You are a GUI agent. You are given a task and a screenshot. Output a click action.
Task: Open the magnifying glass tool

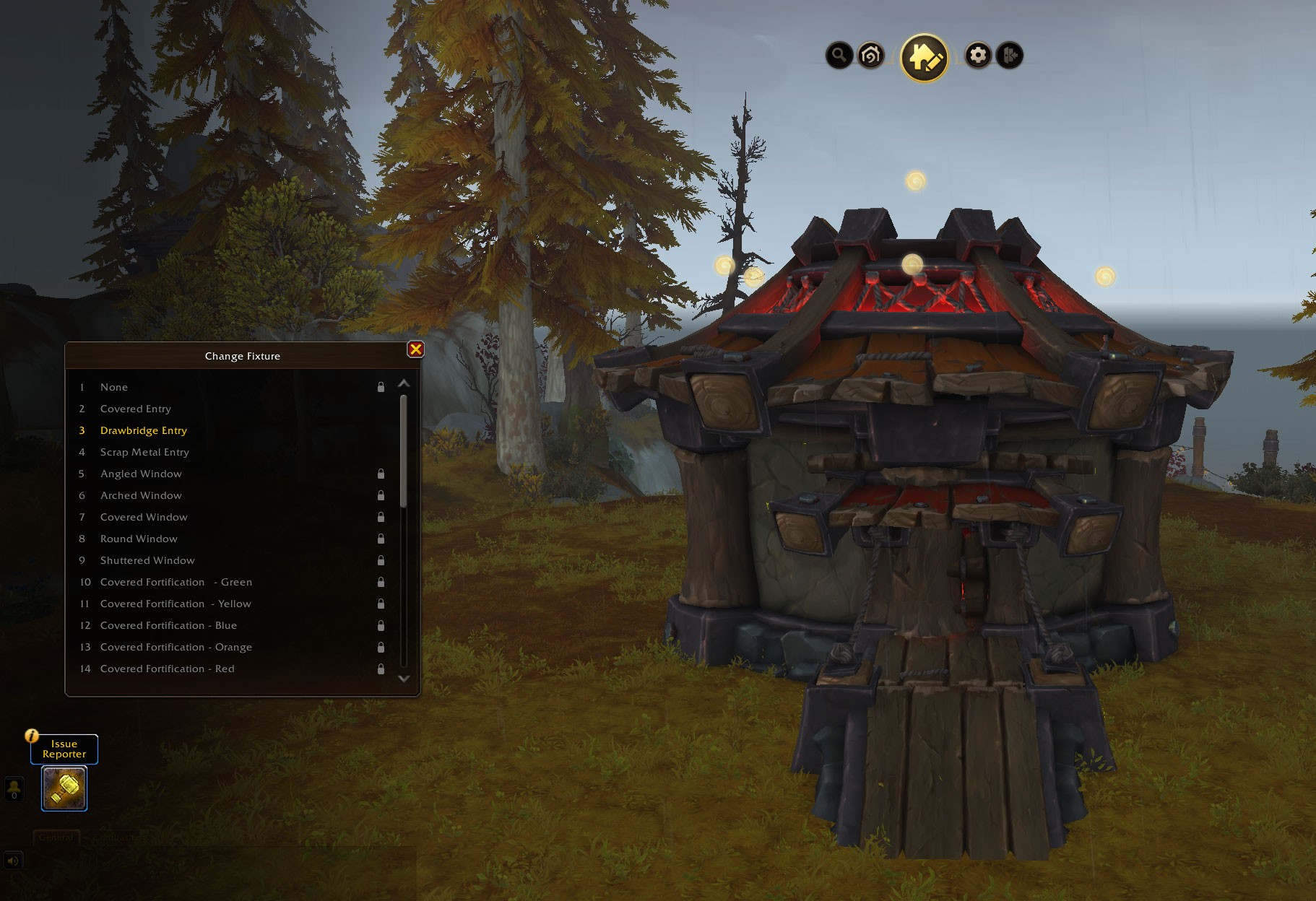pos(839,55)
